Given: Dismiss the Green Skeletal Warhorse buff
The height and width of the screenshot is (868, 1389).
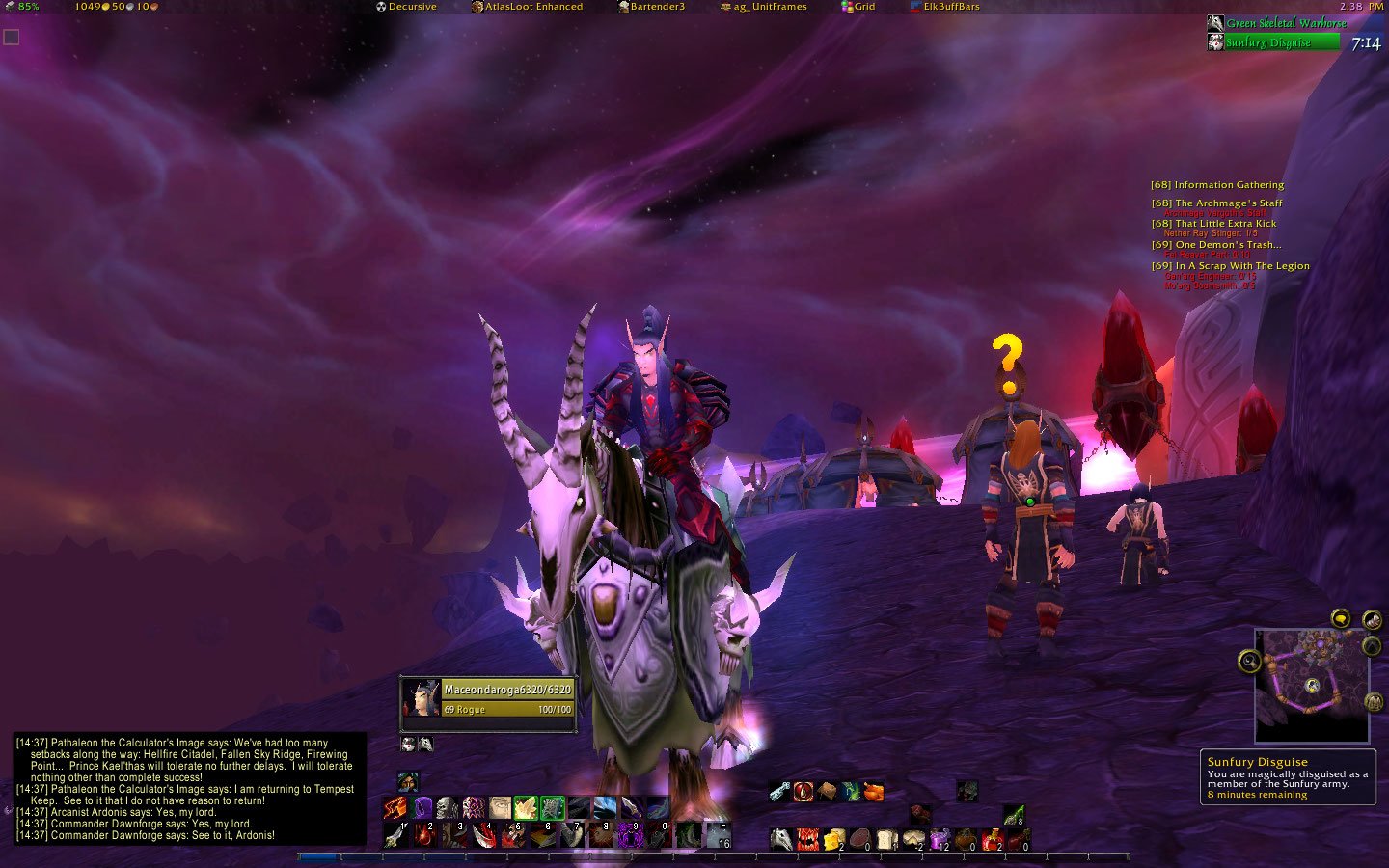Looking at the screenshot, I should pyautogui.click(x=1215, y=22).
